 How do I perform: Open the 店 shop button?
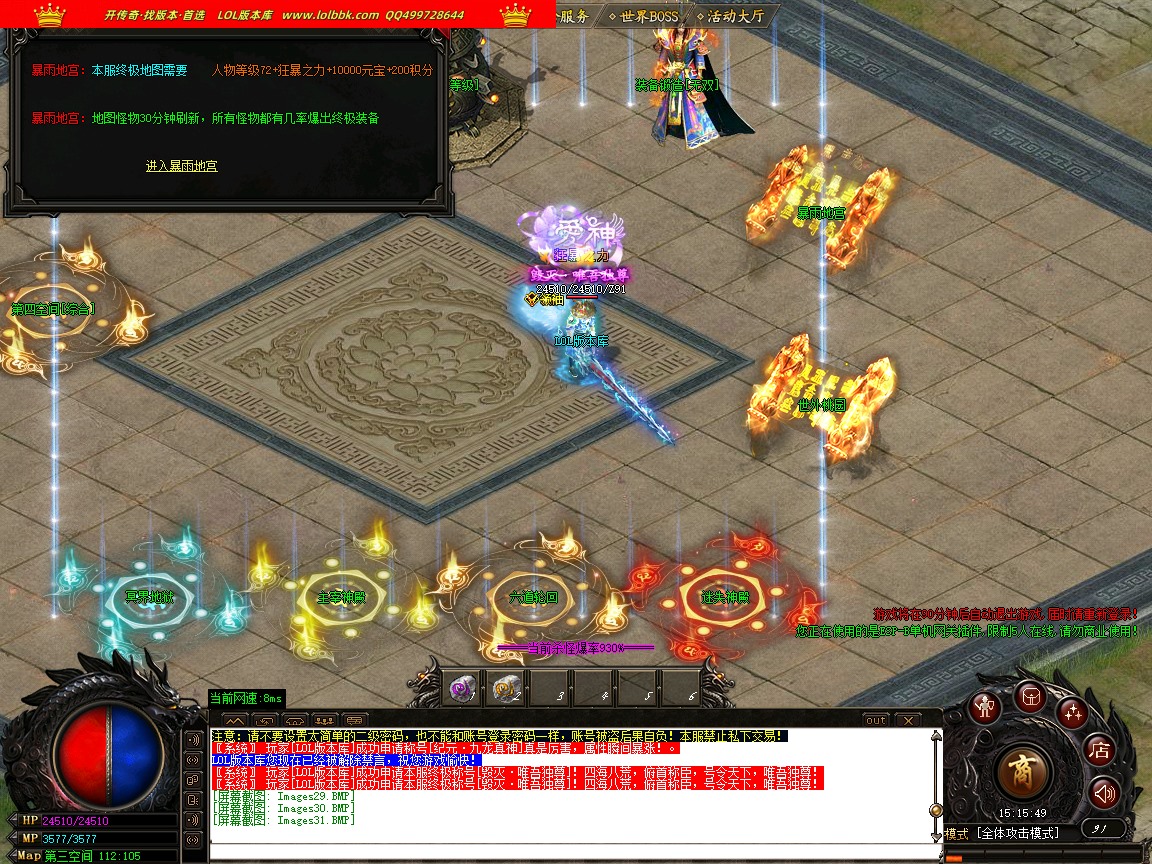[x=1100, y=750]
